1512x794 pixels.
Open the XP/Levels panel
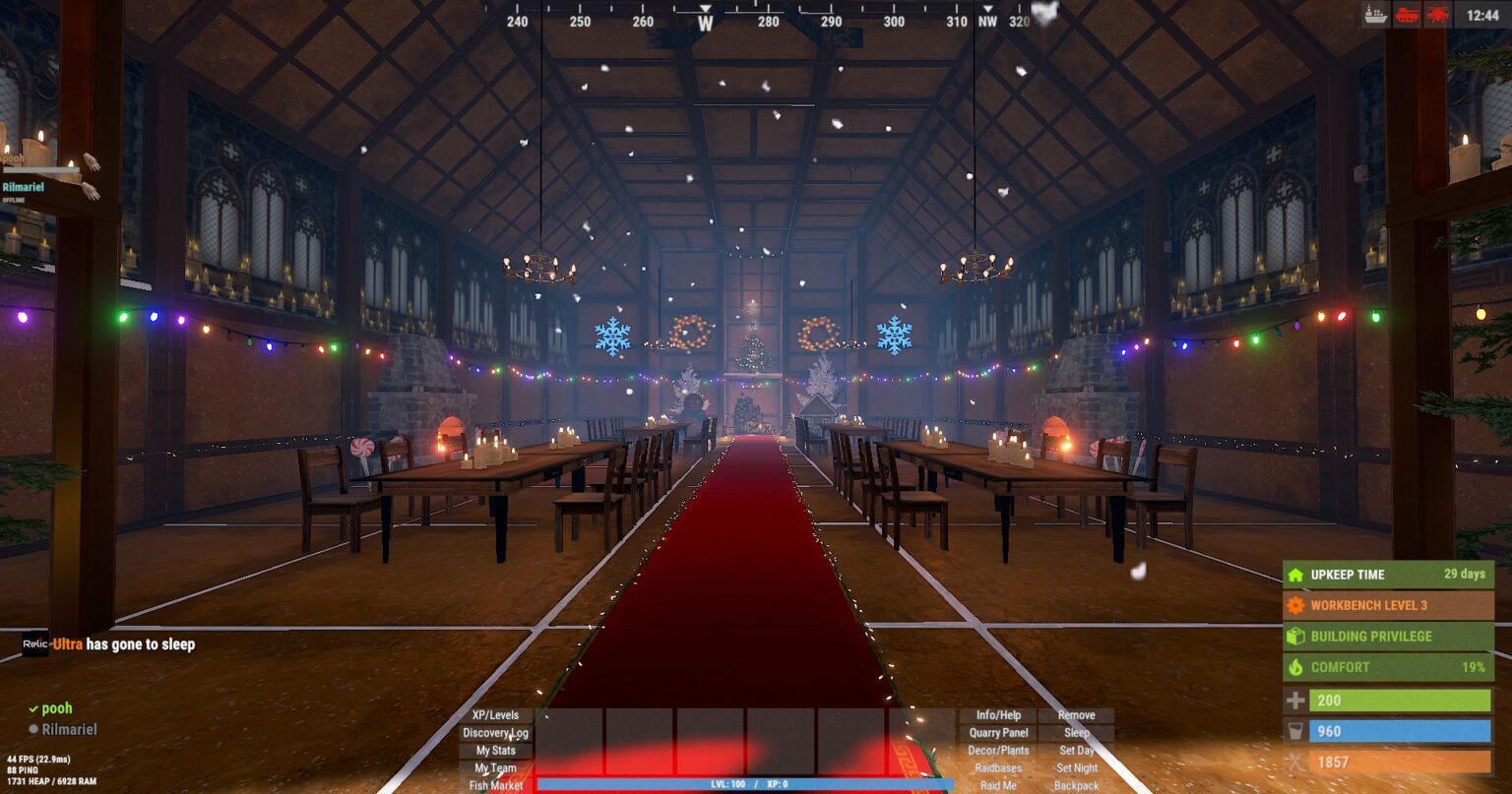point(495,715)
